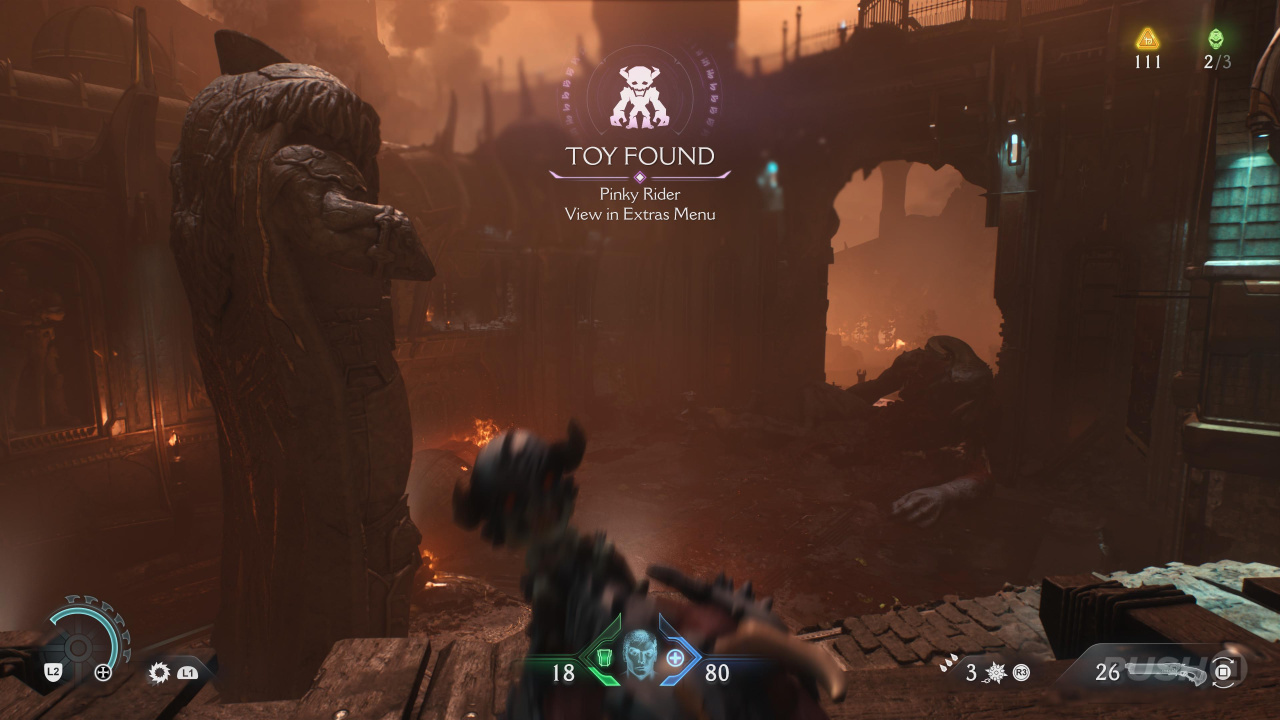Select the gold currency icon
Viewport: 1280px width, 720px height.
point(1147,39)
